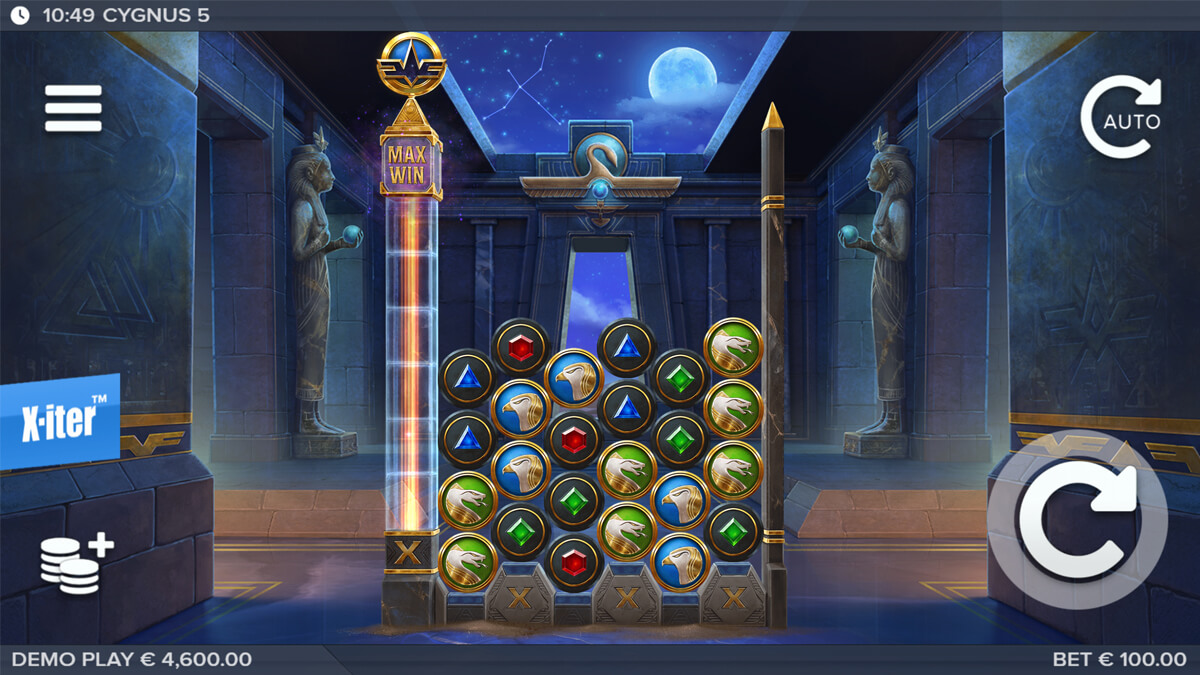Activate the AUTO spin button
1200x675 pixels.
click(1121, 118)
